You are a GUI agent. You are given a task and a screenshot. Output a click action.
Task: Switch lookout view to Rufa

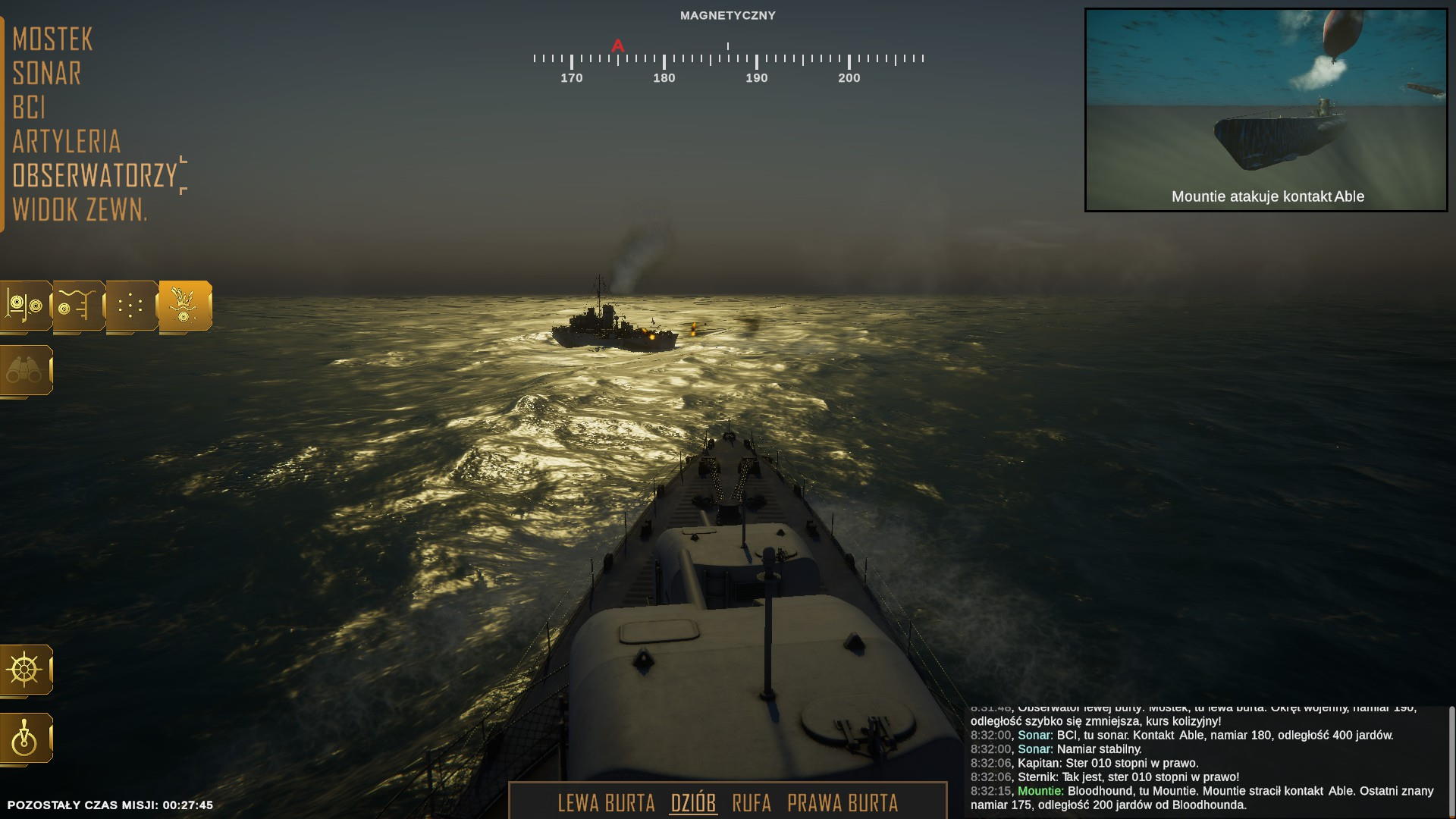[752, 803]
